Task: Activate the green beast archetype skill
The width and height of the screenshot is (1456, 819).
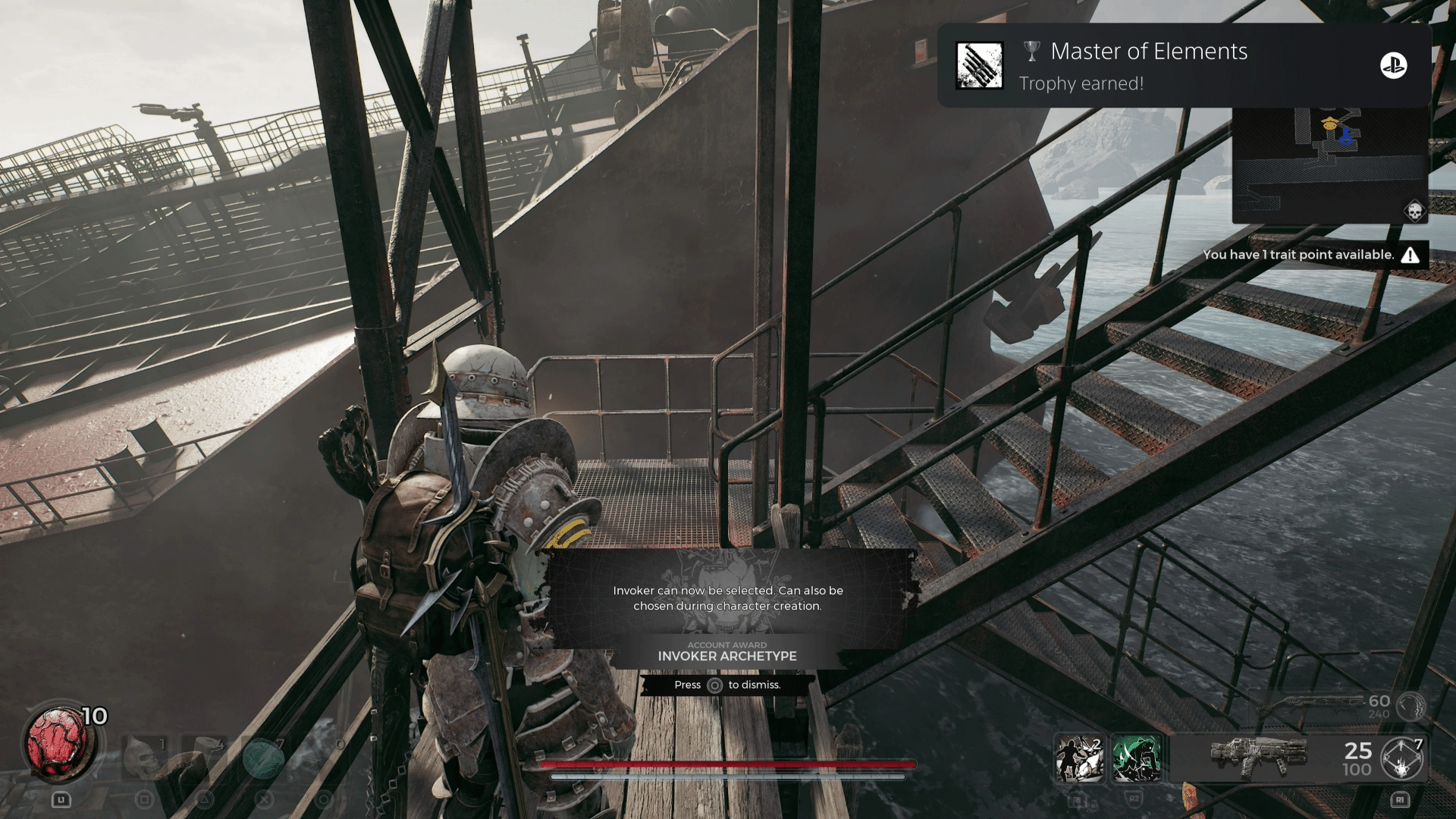Action: (x=1136, y=758)
